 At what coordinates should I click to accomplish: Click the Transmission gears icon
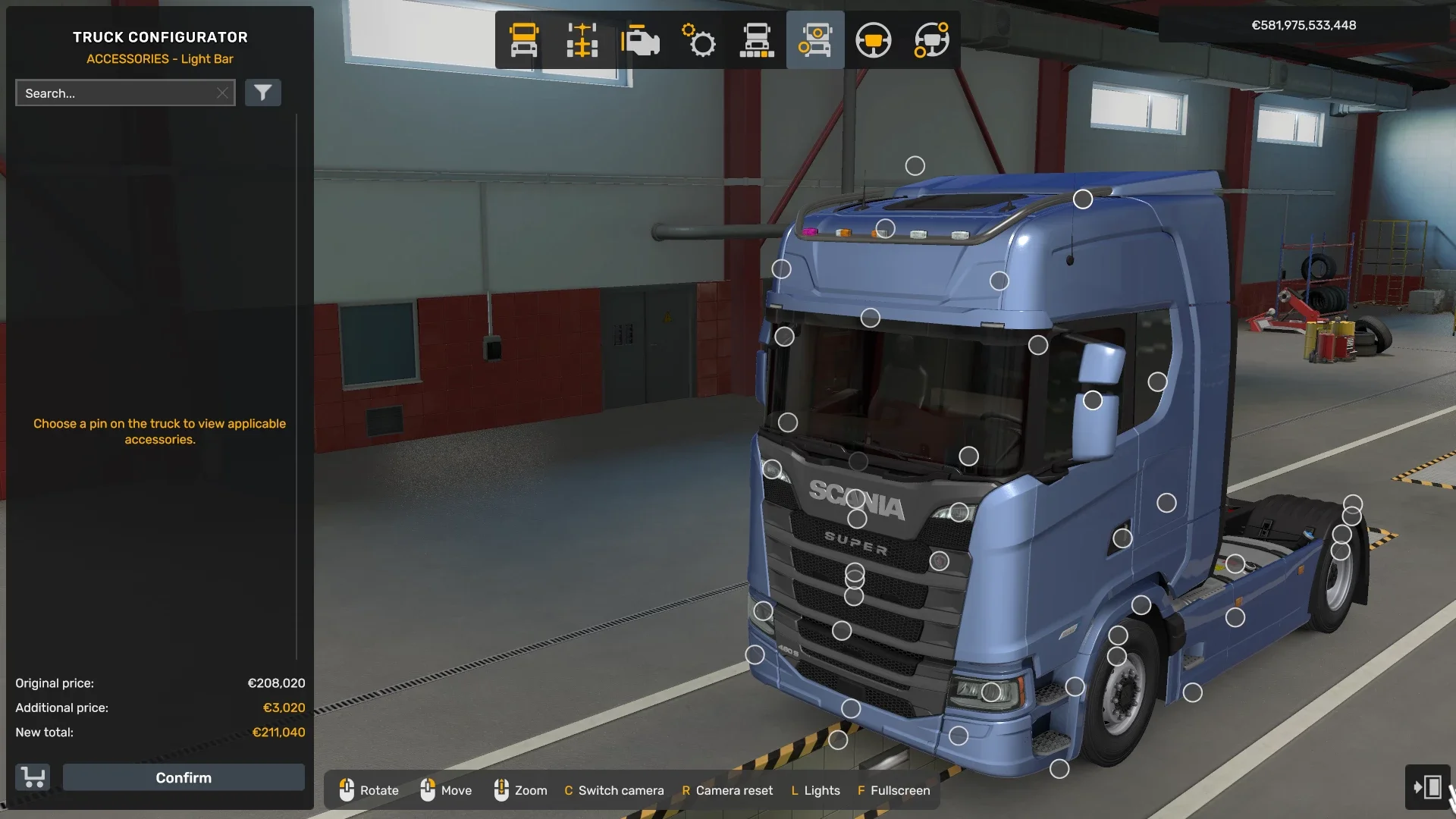coord(698,40)
